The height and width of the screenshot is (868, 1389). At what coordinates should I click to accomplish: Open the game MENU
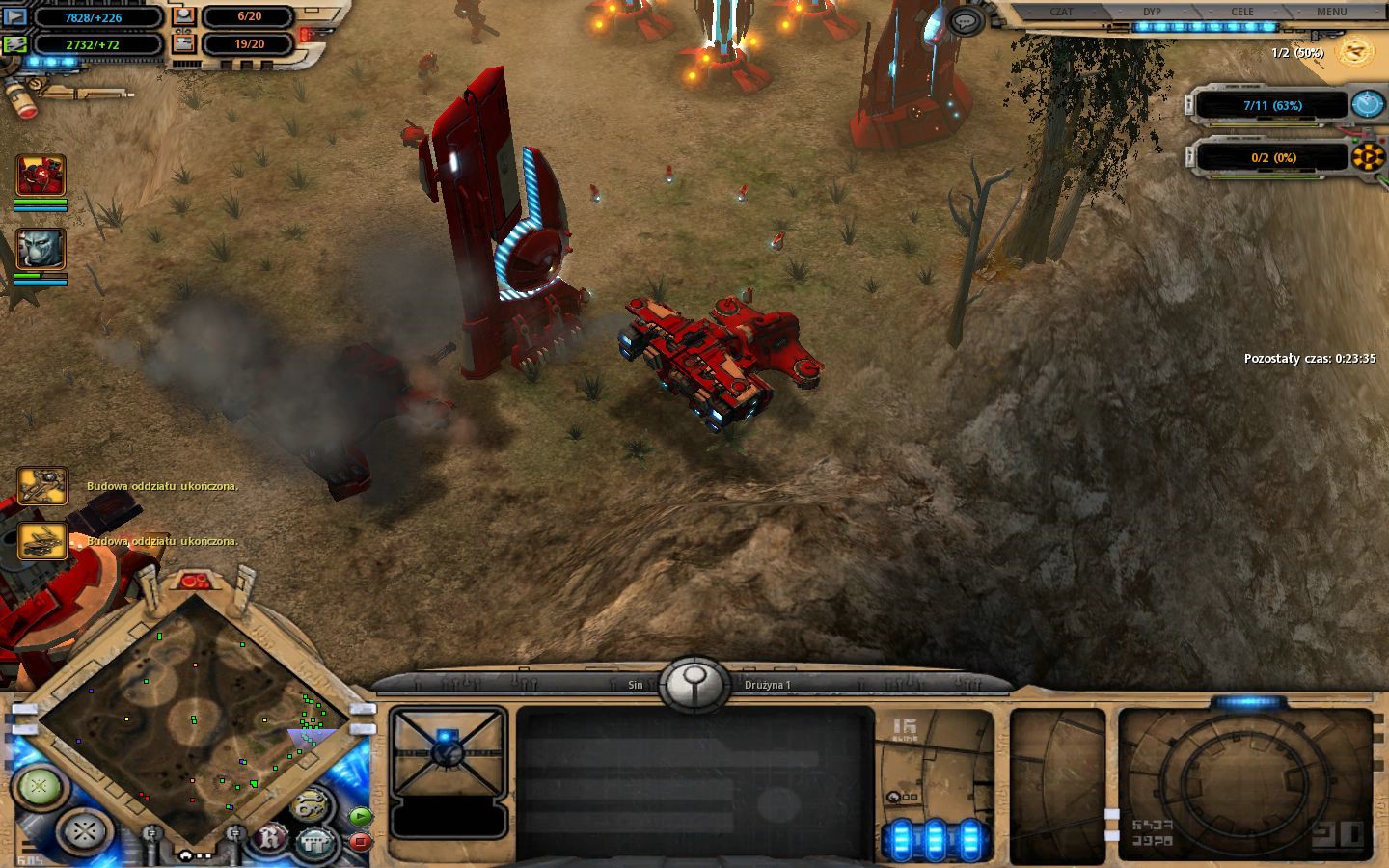1331,12
